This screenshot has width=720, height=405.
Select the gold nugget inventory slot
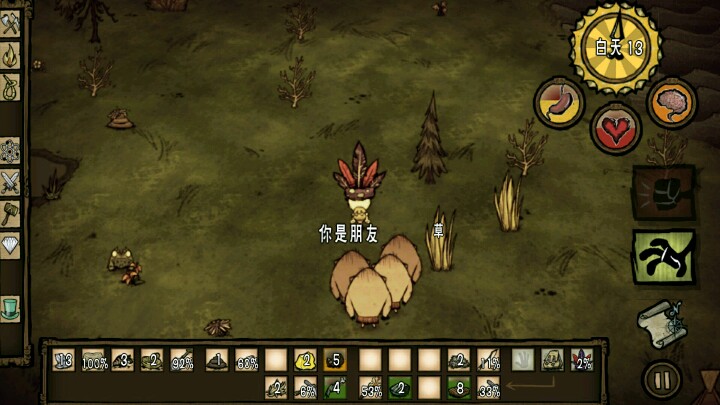click(306, 360)
